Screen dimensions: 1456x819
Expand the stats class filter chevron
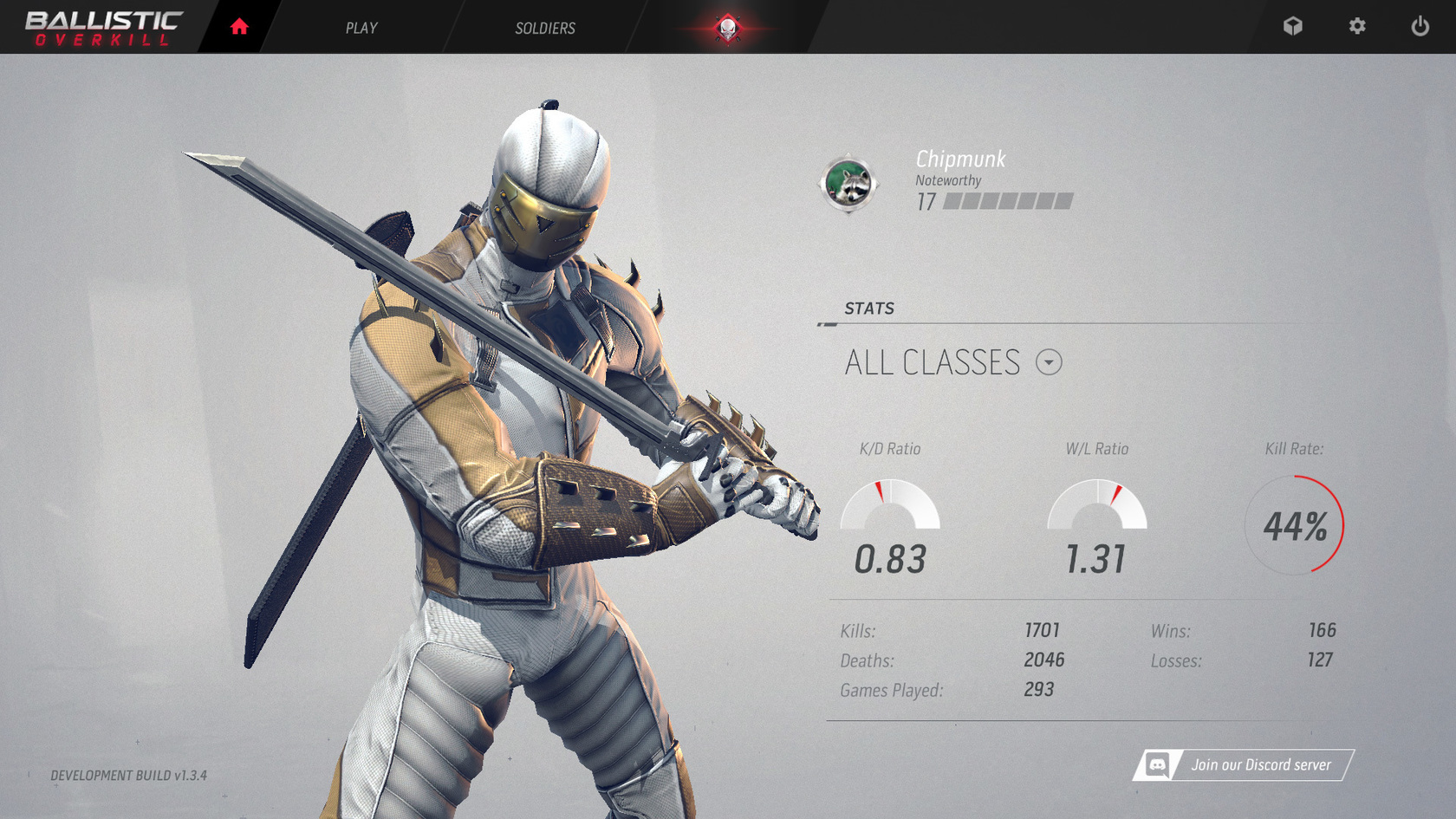pos(1048,363)
